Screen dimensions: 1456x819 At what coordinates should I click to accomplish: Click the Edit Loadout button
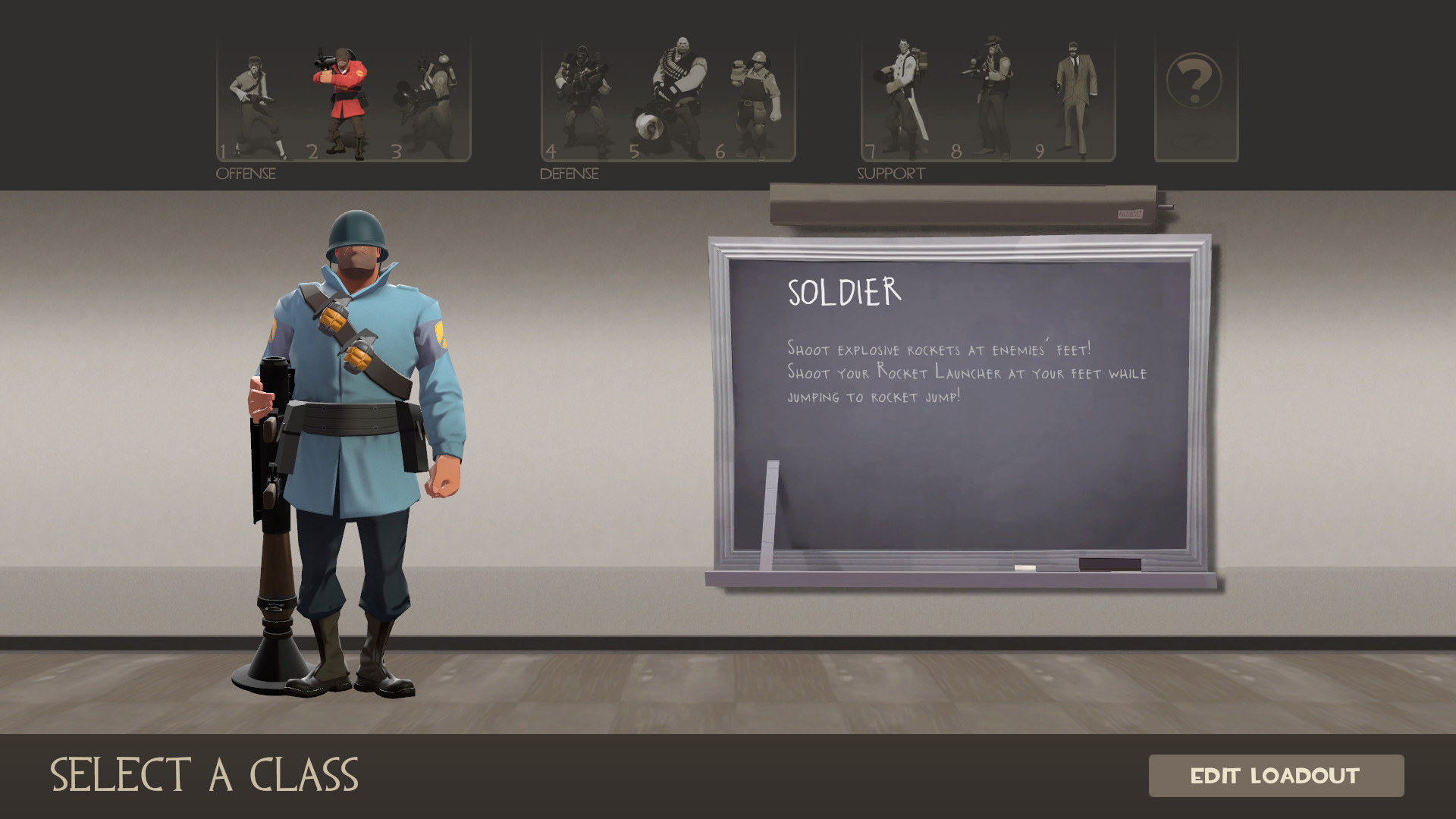pyautogui.click(x=1277, y=776)
